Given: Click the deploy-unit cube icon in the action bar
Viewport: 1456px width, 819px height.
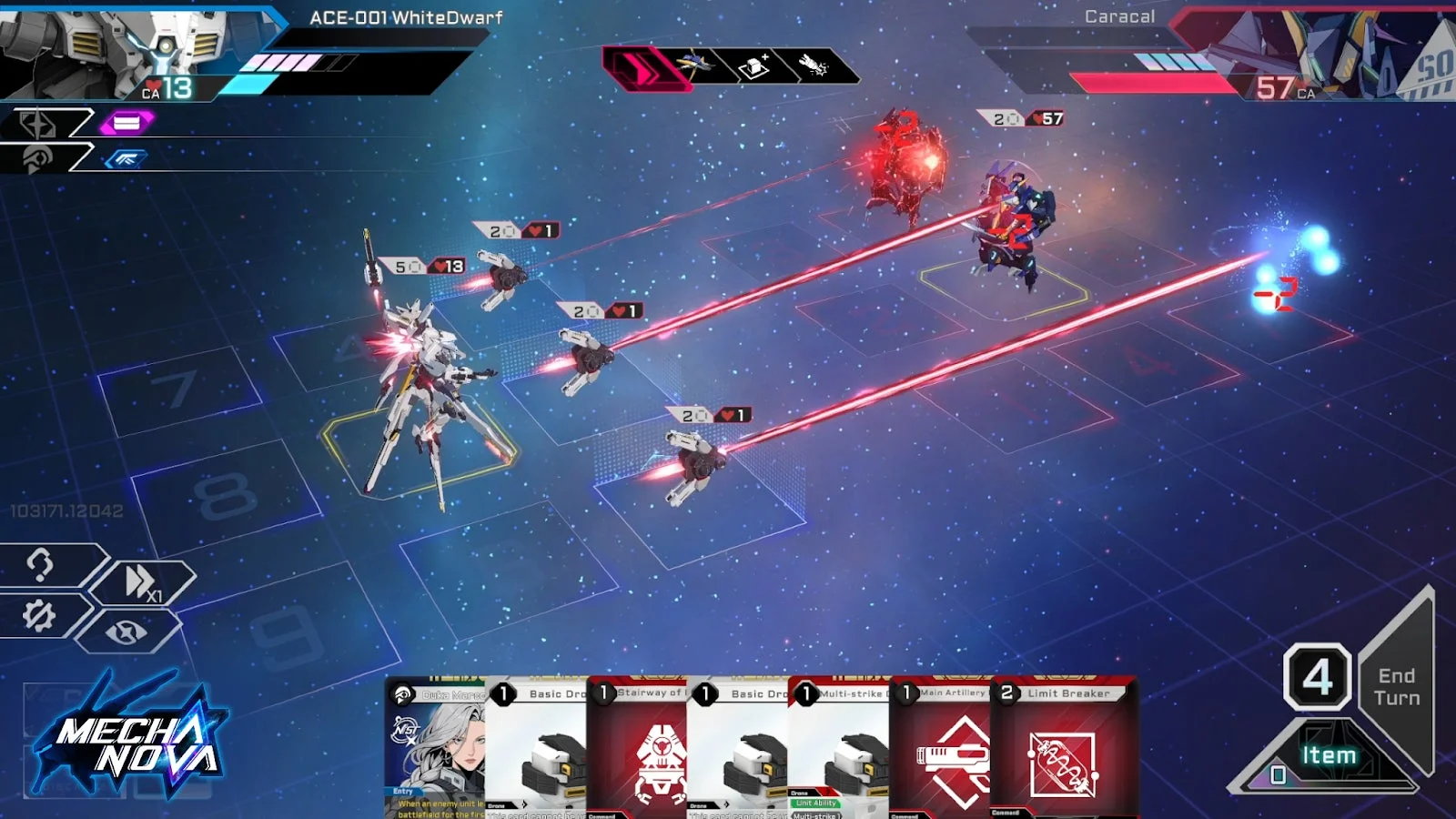Looking at the screenshot, I should [x=753, y=64].
